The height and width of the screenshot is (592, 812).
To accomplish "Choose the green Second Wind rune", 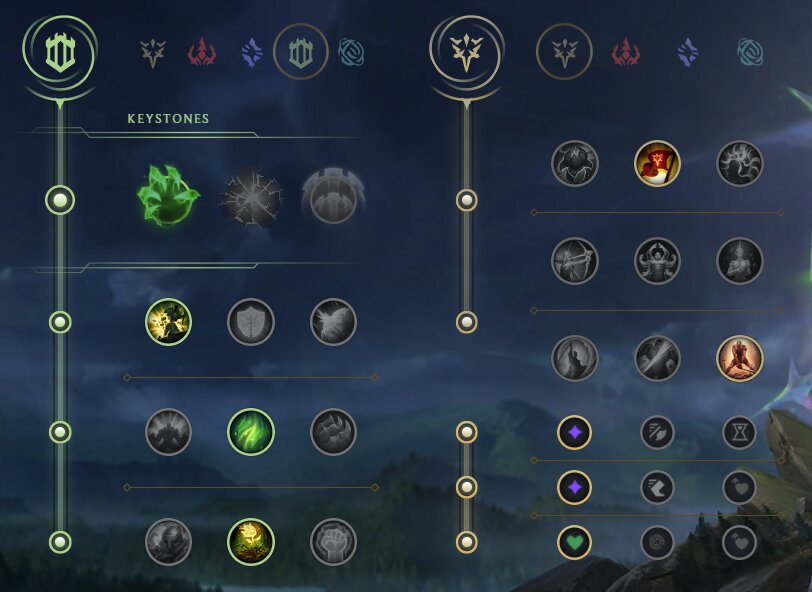I will click(251, 432).
